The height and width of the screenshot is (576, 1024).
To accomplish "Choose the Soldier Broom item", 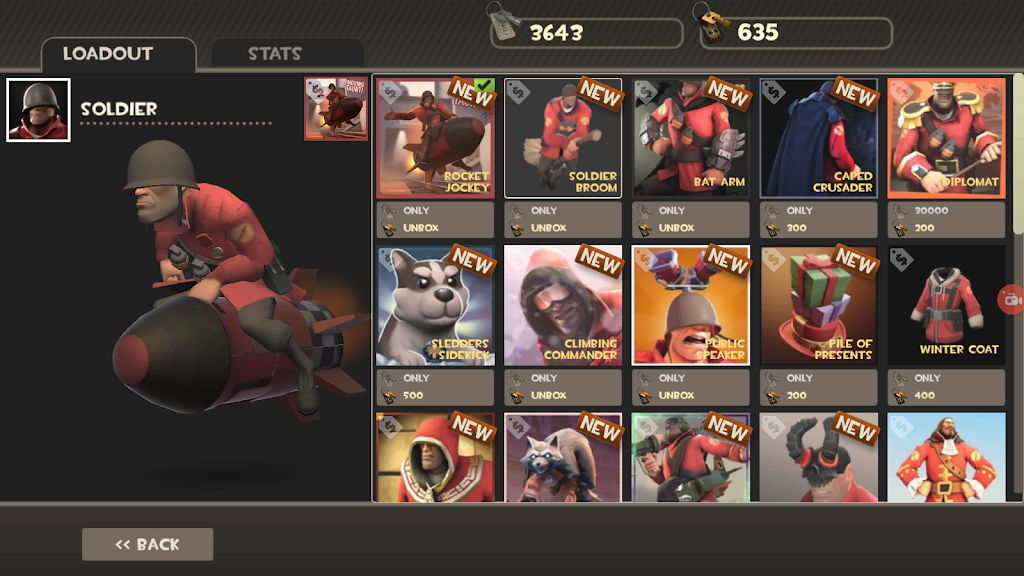I will 563,138.
